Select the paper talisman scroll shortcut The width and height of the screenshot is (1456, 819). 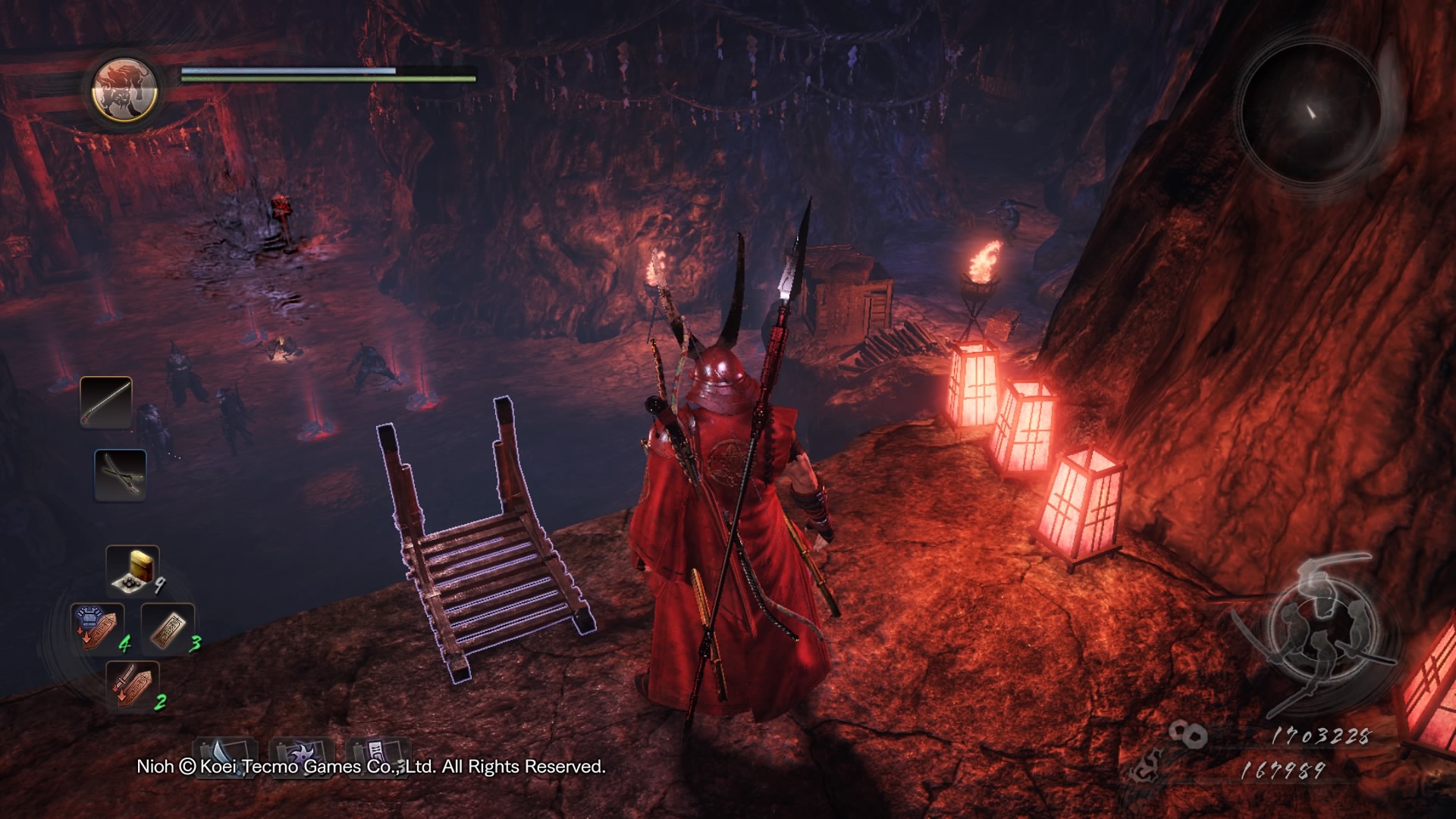coord(377,755)
